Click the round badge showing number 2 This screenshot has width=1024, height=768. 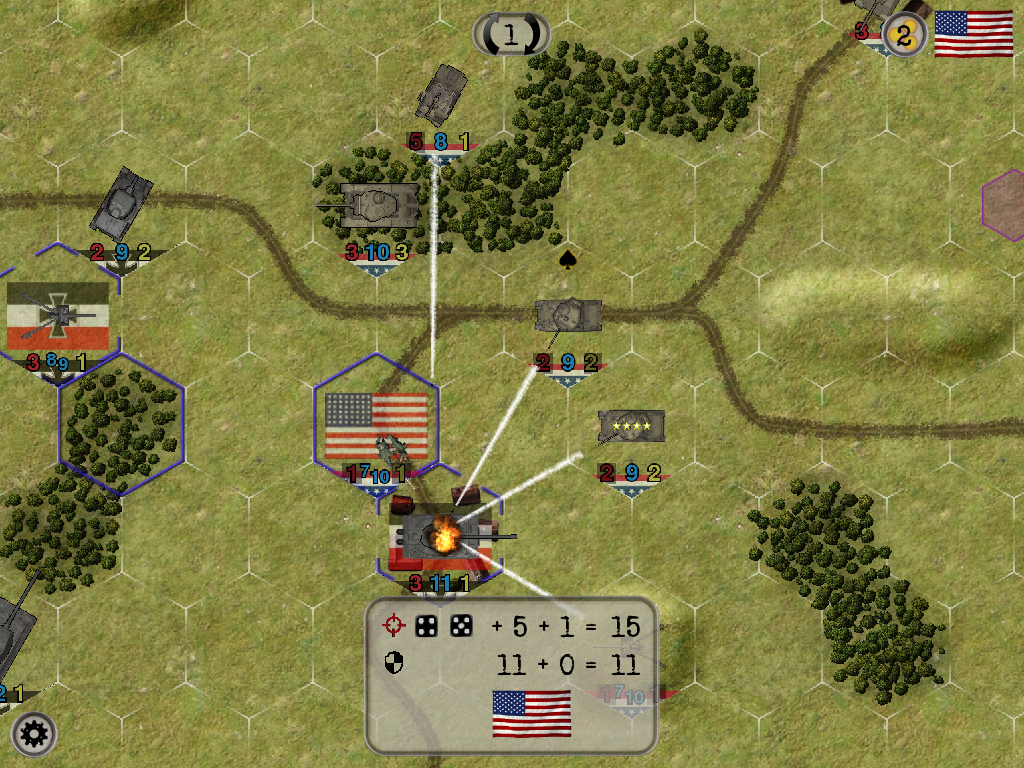tap(903, 37)
